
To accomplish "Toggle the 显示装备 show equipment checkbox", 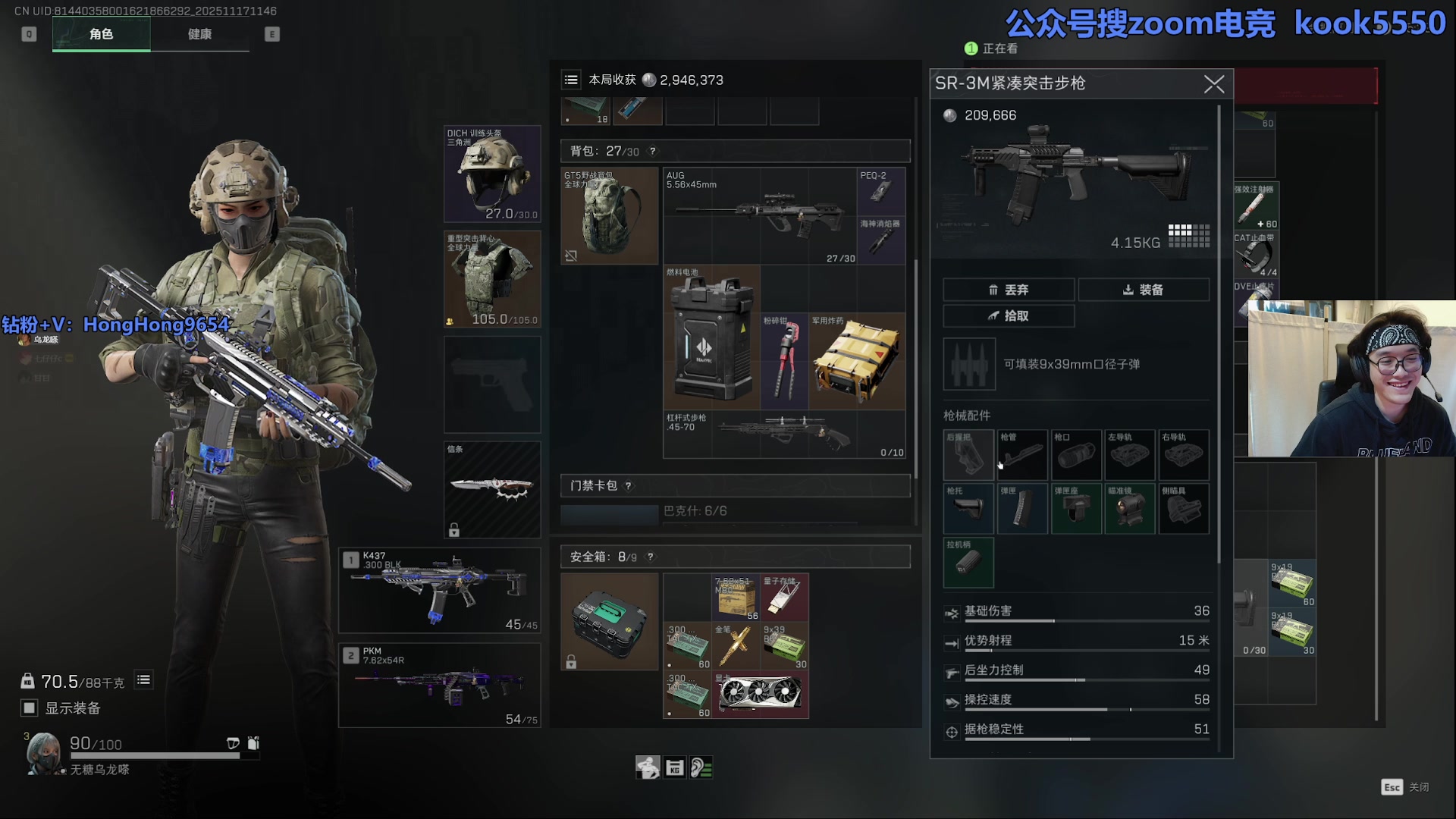I will click(30, 708).
